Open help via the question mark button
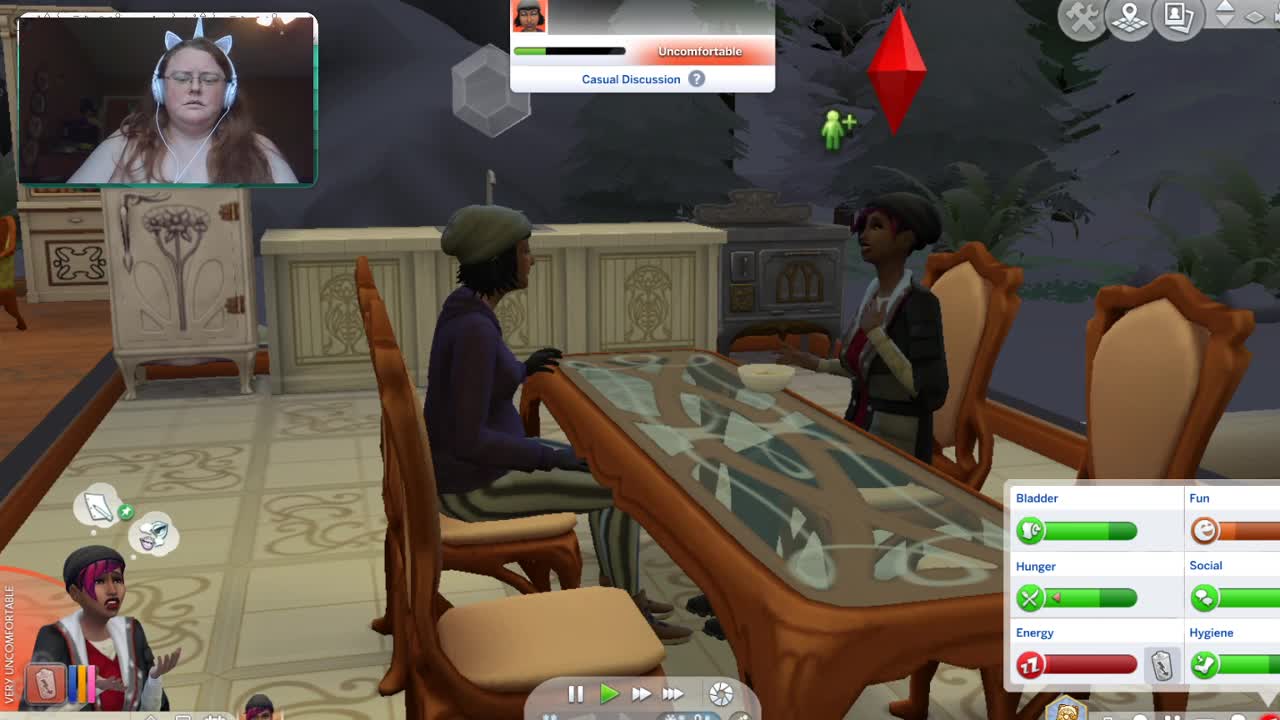The width and height of the screenshot is (1280, 720). point(696,79)
